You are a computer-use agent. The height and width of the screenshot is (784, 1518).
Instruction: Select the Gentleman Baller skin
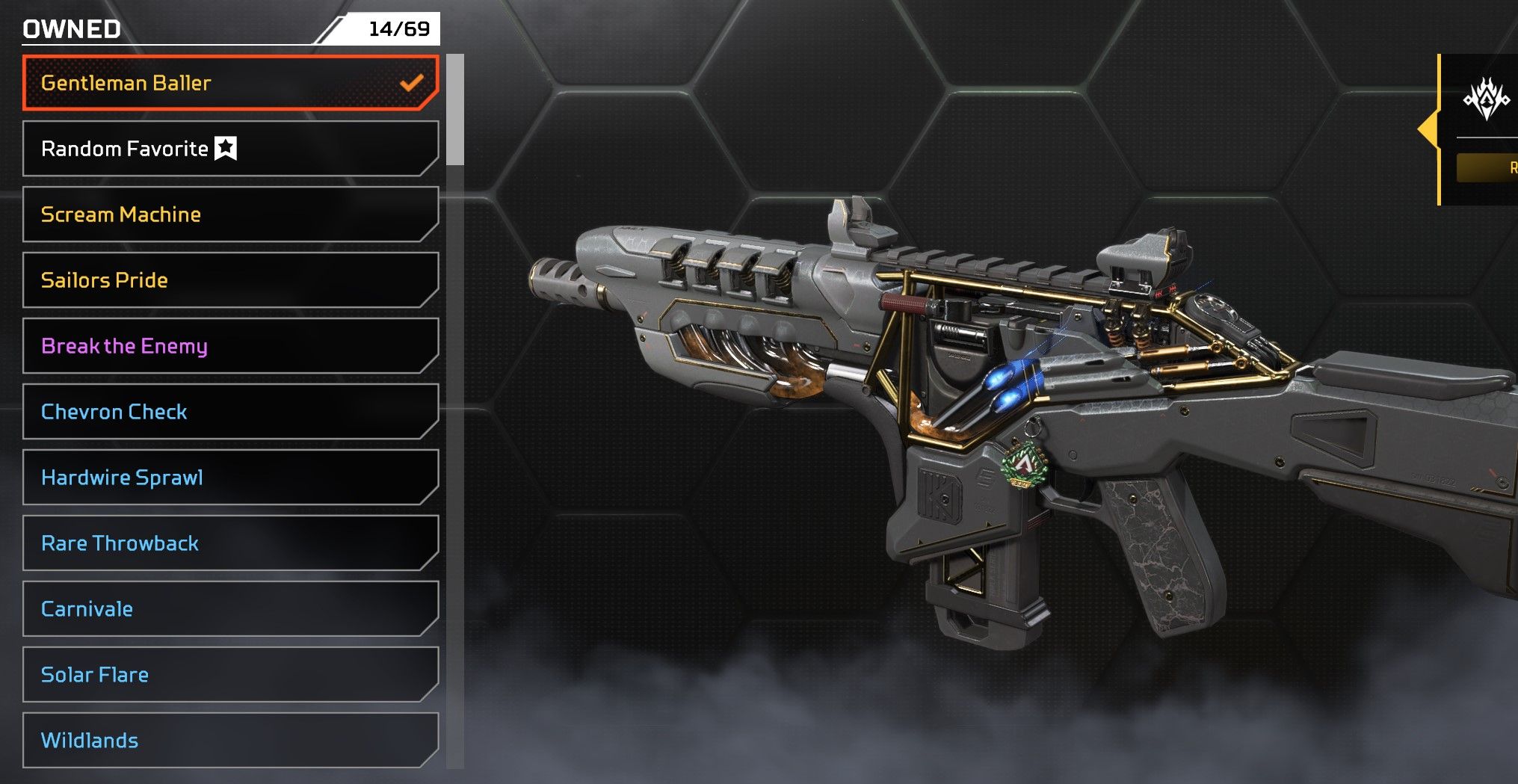pos(230,83)
